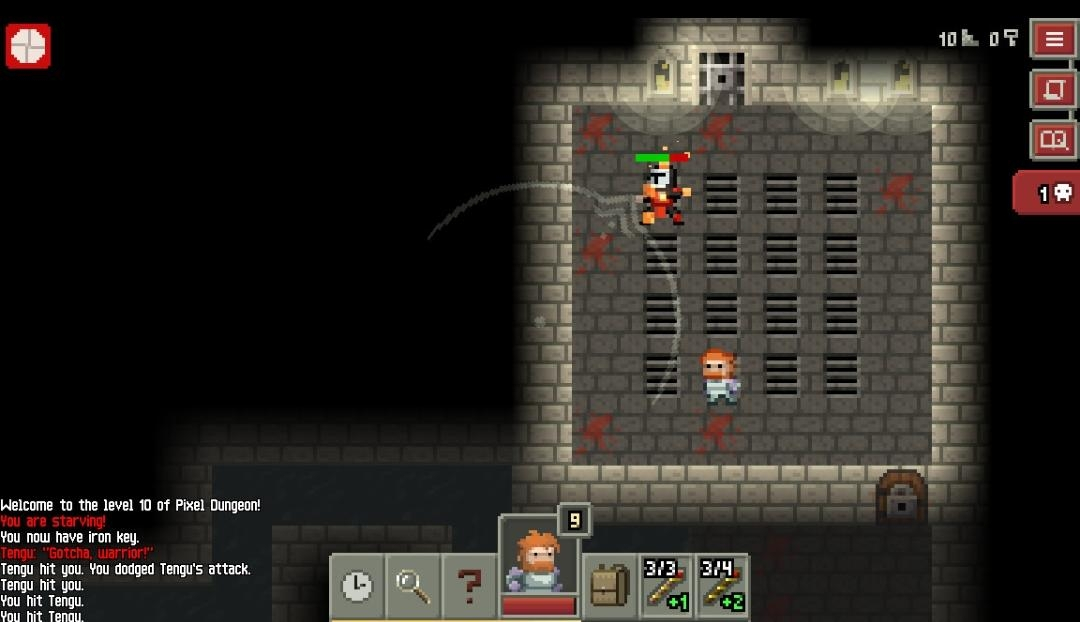Wait a turn with the clock button

point(357,586)
